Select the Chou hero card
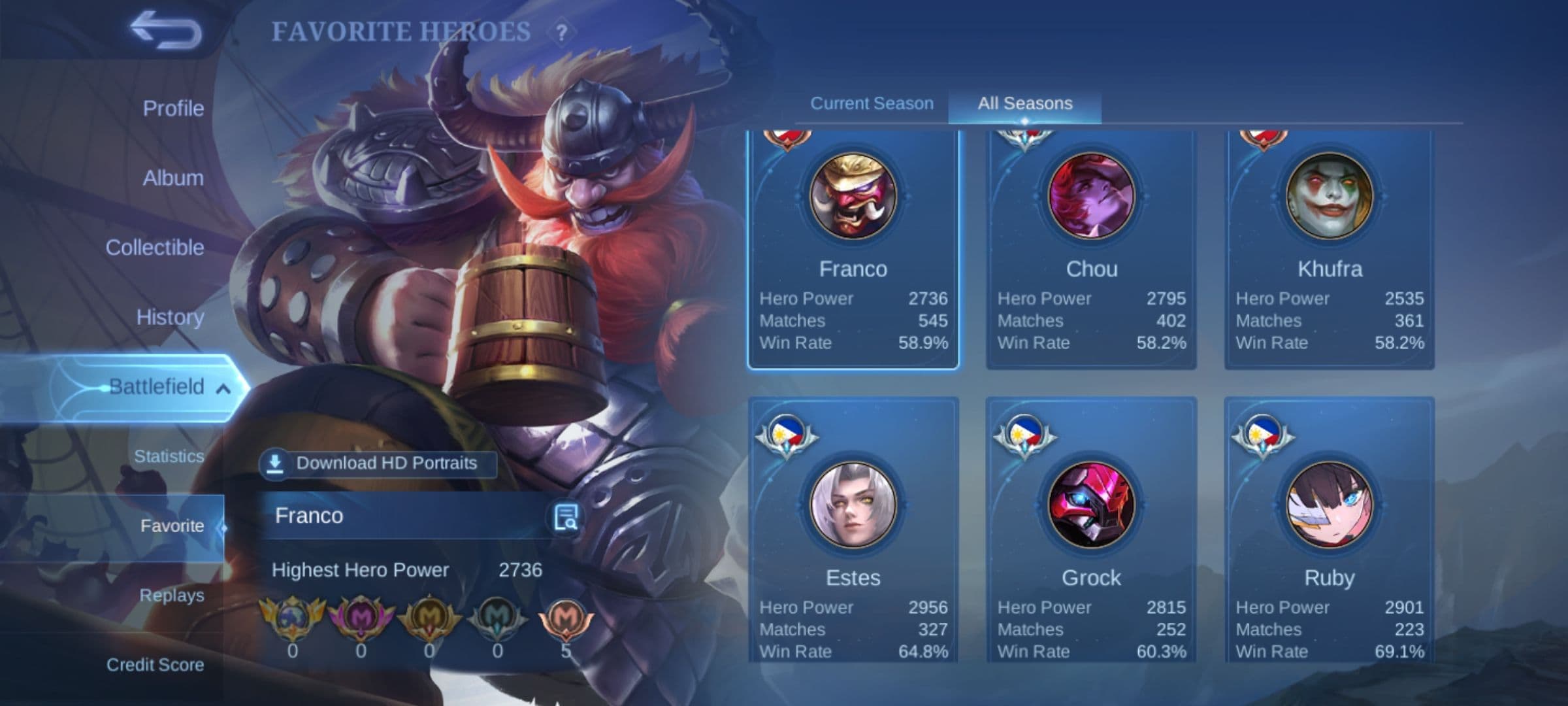Image resolution: width=1568 pixels, height=706 pixels. tap(1091, 248)
